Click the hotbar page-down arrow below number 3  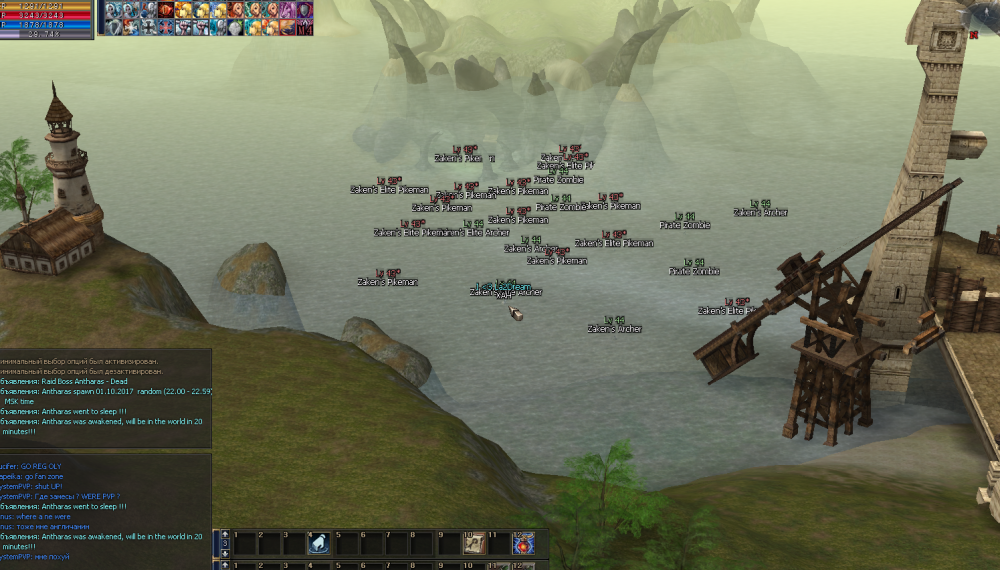225,554
